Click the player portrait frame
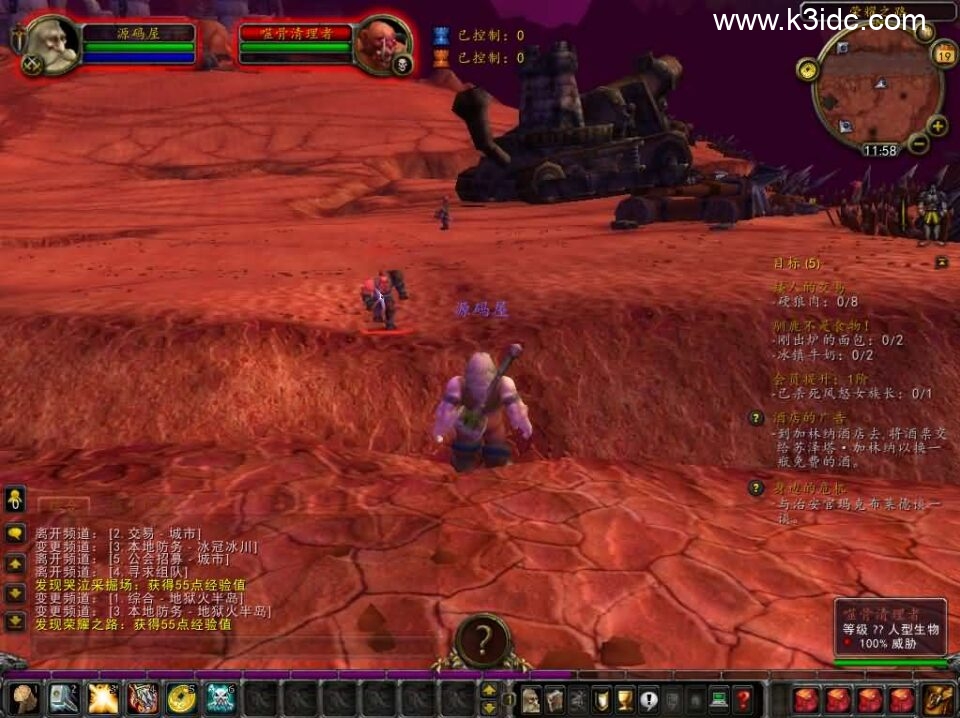Image resolution: width=960 pixels, height=718 pixels. tap(52, 44)
